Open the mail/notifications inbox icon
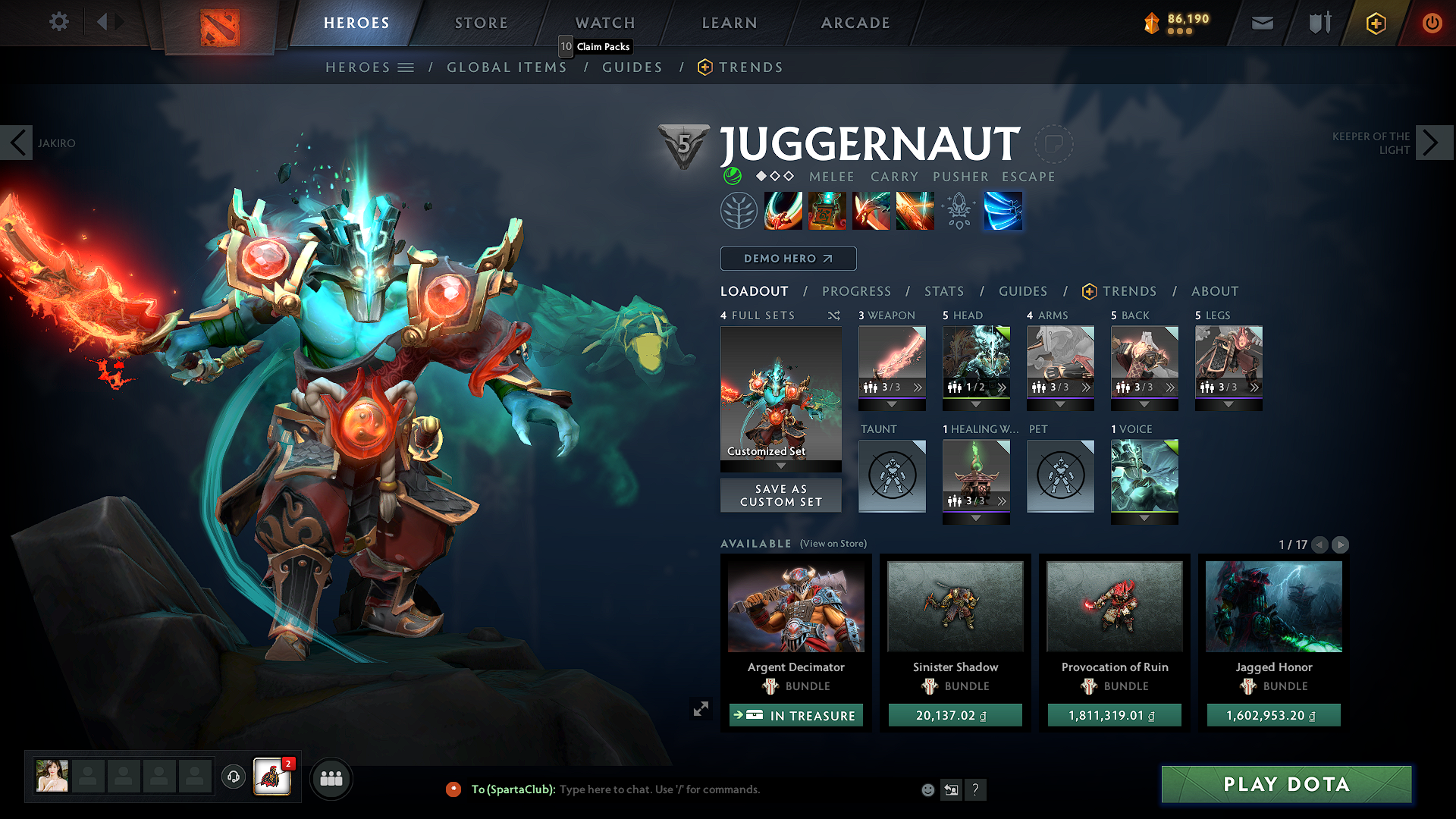The height and width of the screenshot is (819, 1456). [x=1261, y=23]
